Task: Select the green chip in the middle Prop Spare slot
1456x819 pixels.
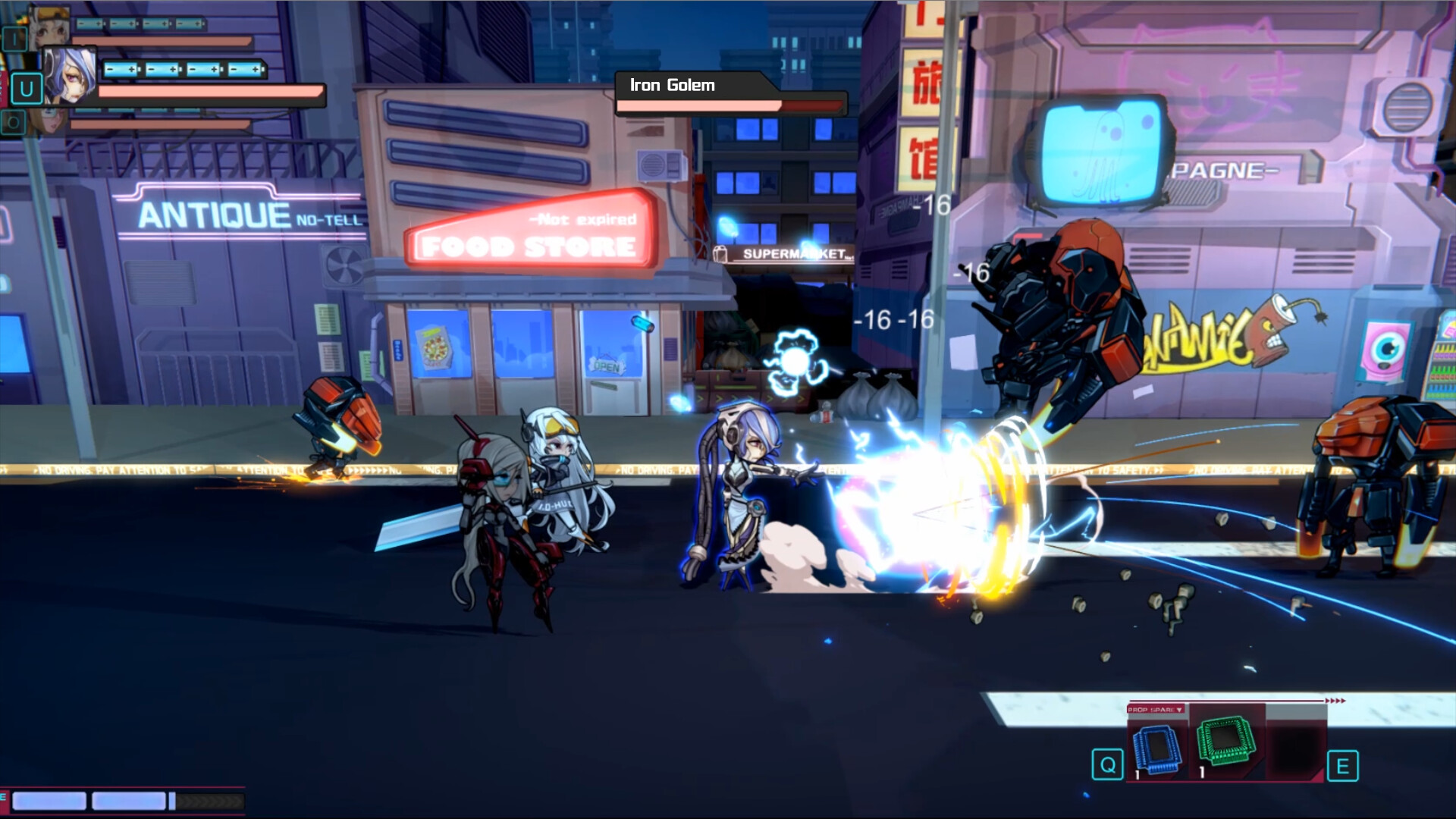Action: pos(1225,740)
